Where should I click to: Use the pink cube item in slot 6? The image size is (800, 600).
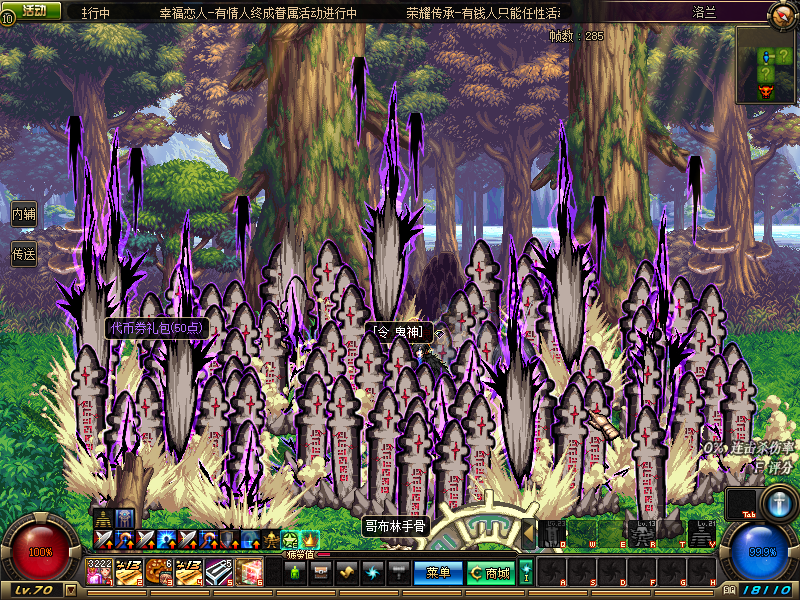click(x=248, y=571)
